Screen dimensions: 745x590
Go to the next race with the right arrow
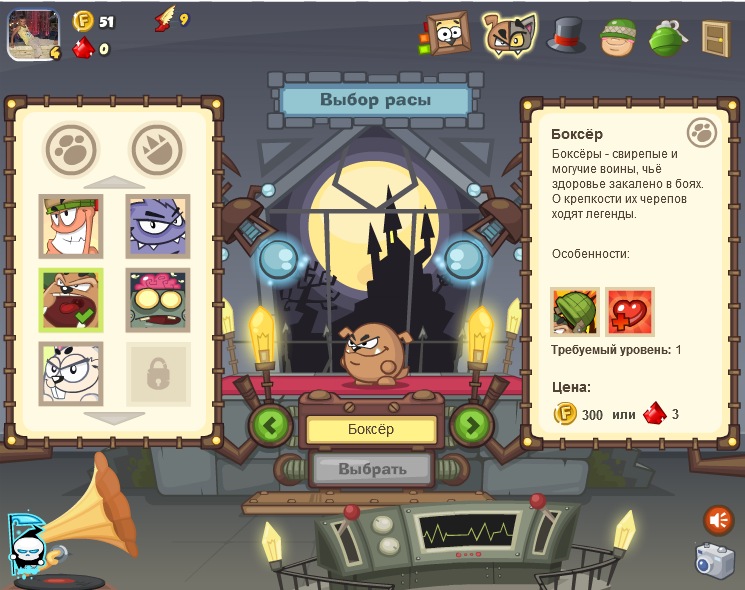coord(472,425)
